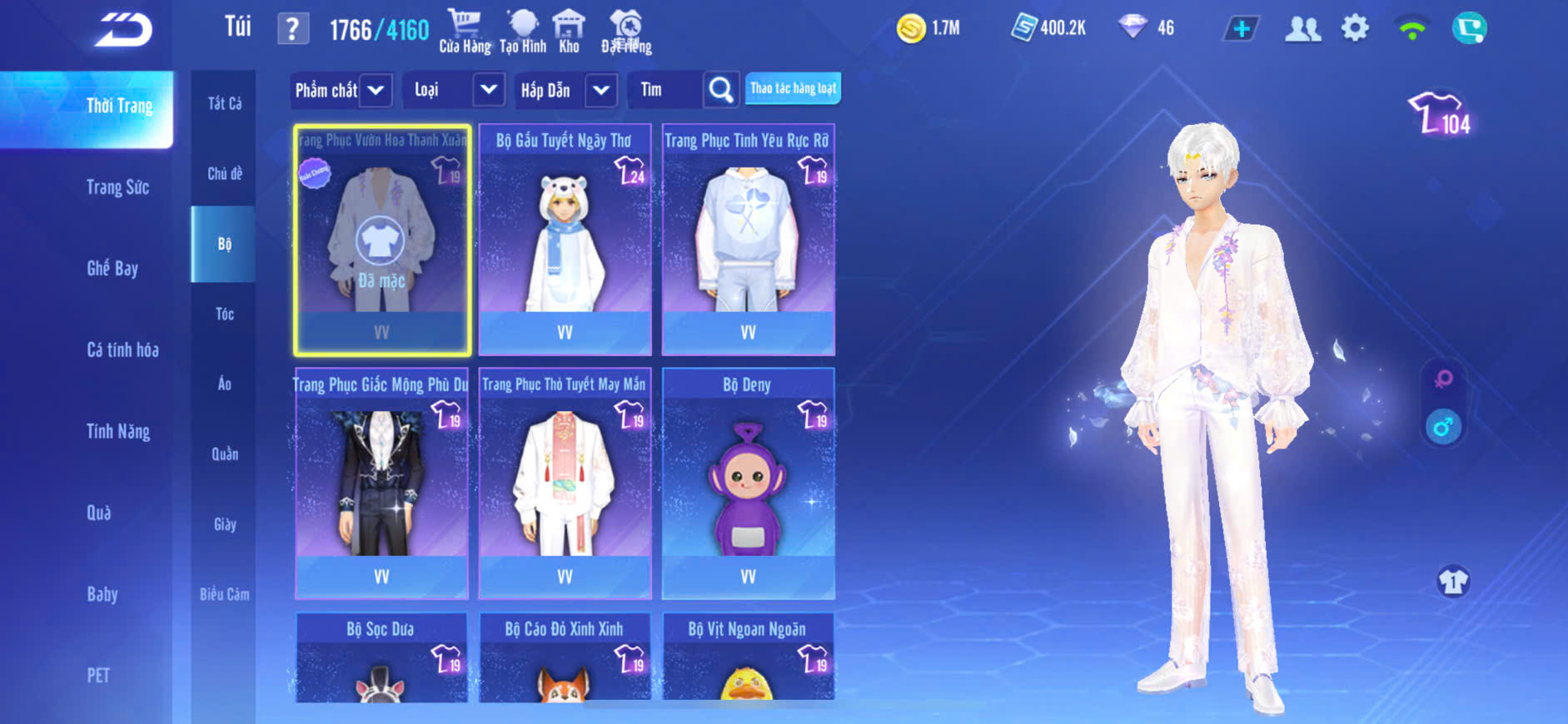
Task: Expand the Phẩm chất dropdown
Action: point(376,90)
